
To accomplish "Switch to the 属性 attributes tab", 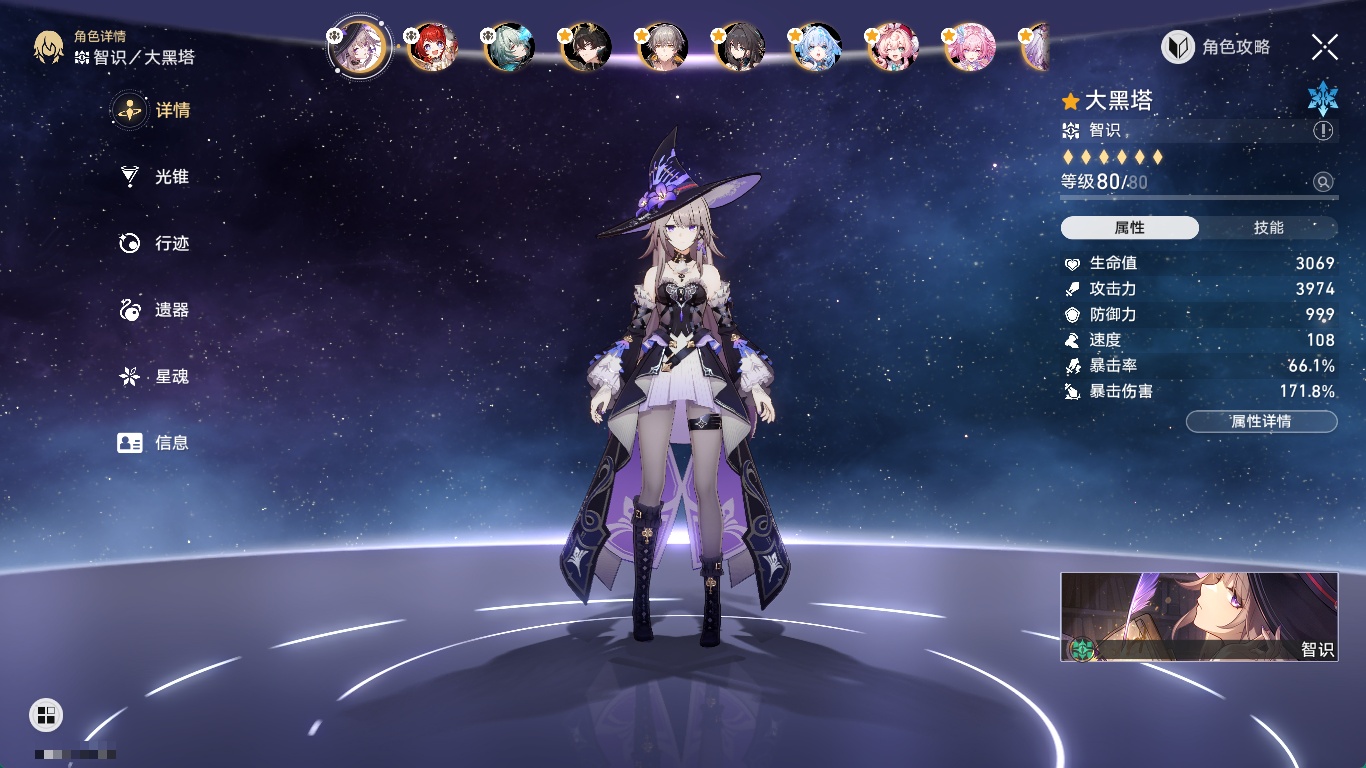I will pyautogui.click(x=1130, y=228).
